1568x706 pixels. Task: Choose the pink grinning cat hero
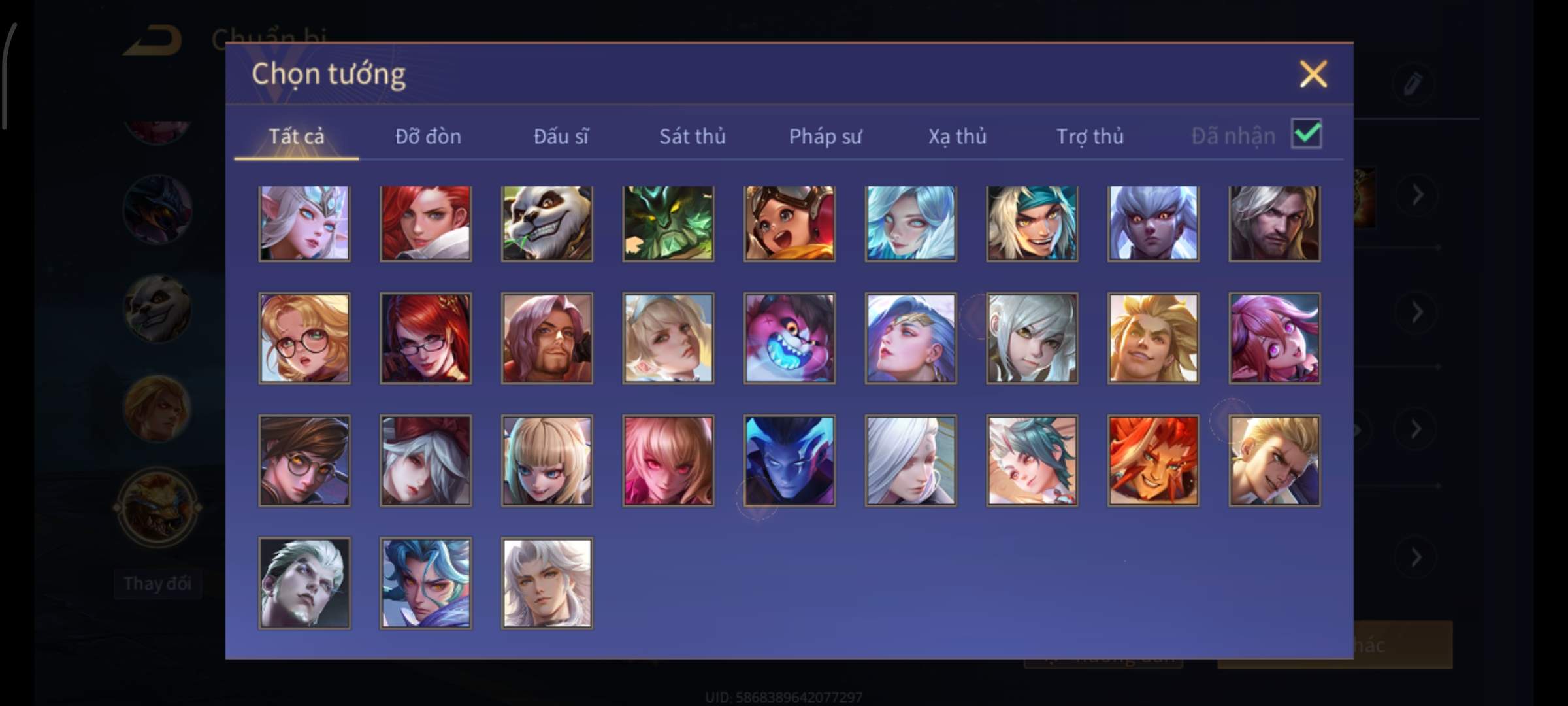(x=789, y=338)
